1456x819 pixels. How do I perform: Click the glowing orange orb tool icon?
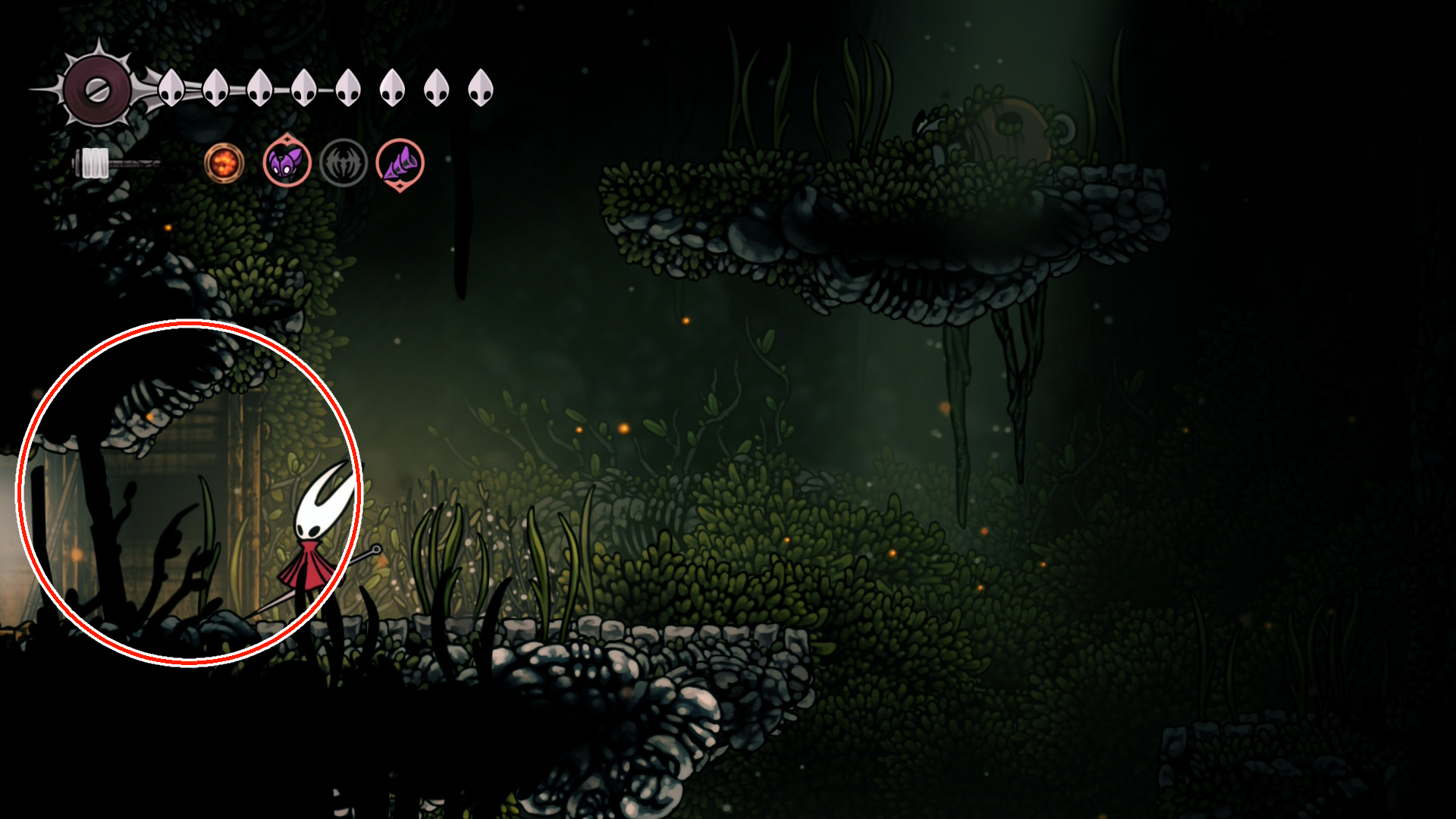pos(224,163)
